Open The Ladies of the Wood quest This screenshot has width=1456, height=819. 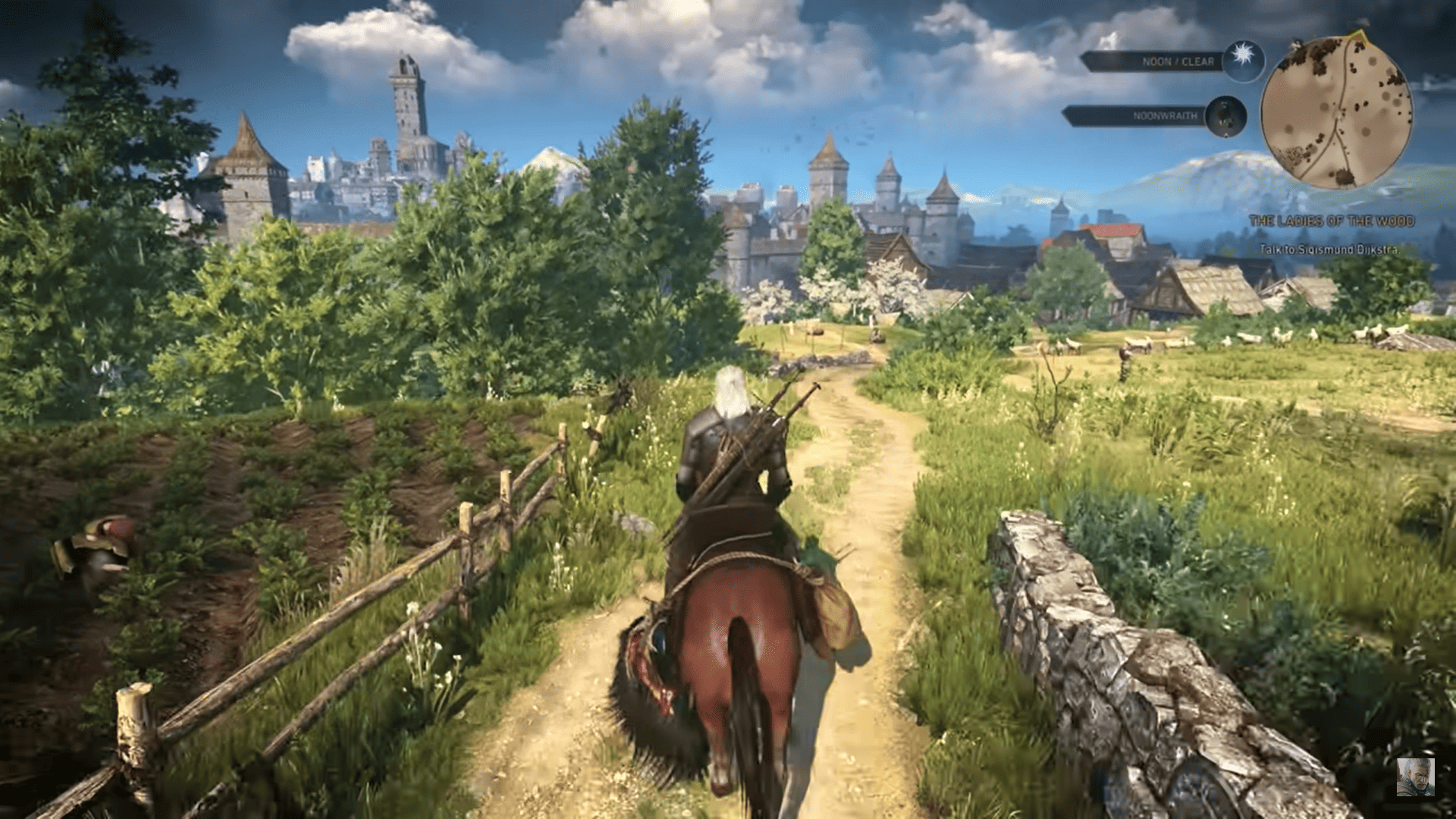[1331, 221]
